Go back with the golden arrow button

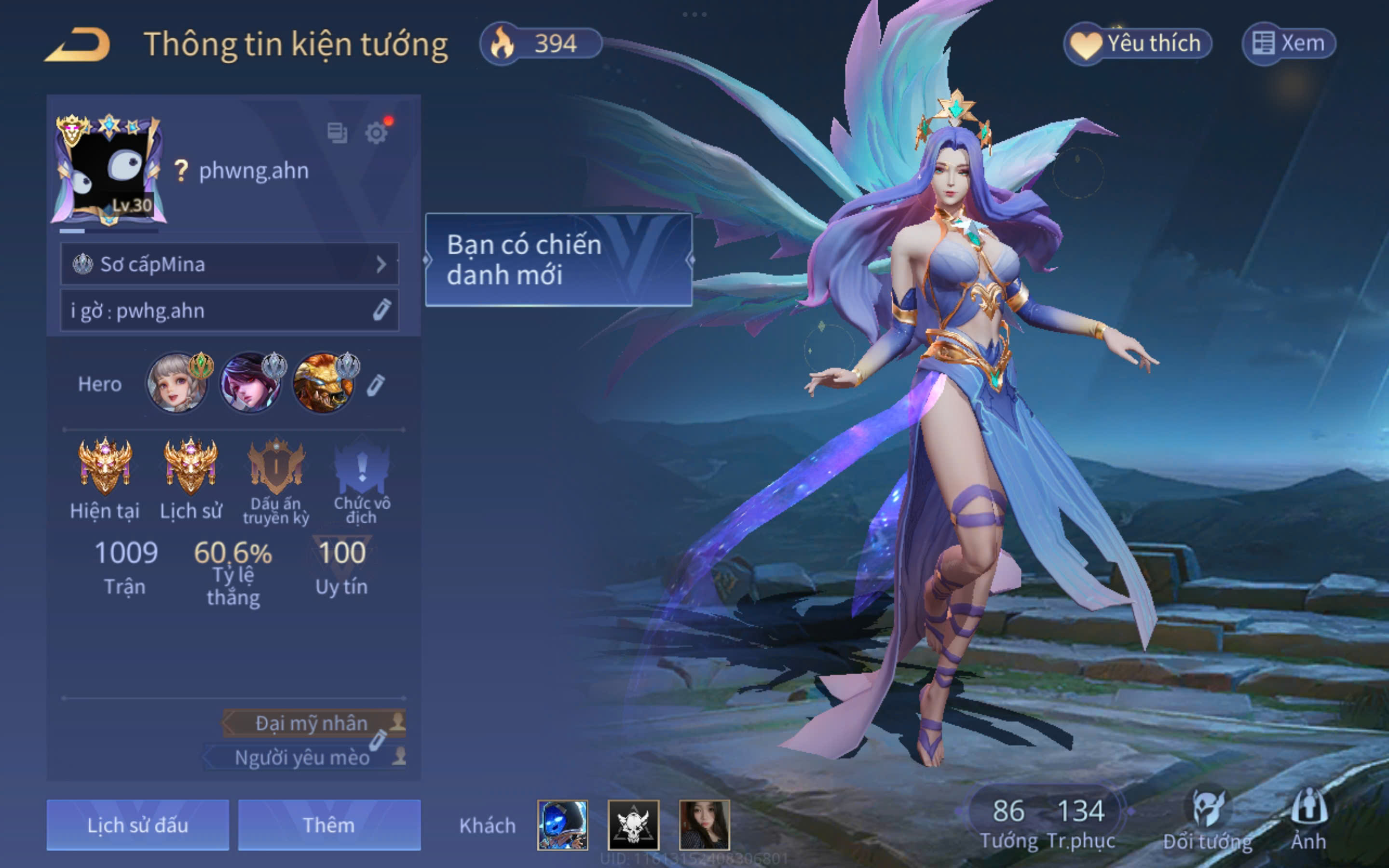click(78, 45)
